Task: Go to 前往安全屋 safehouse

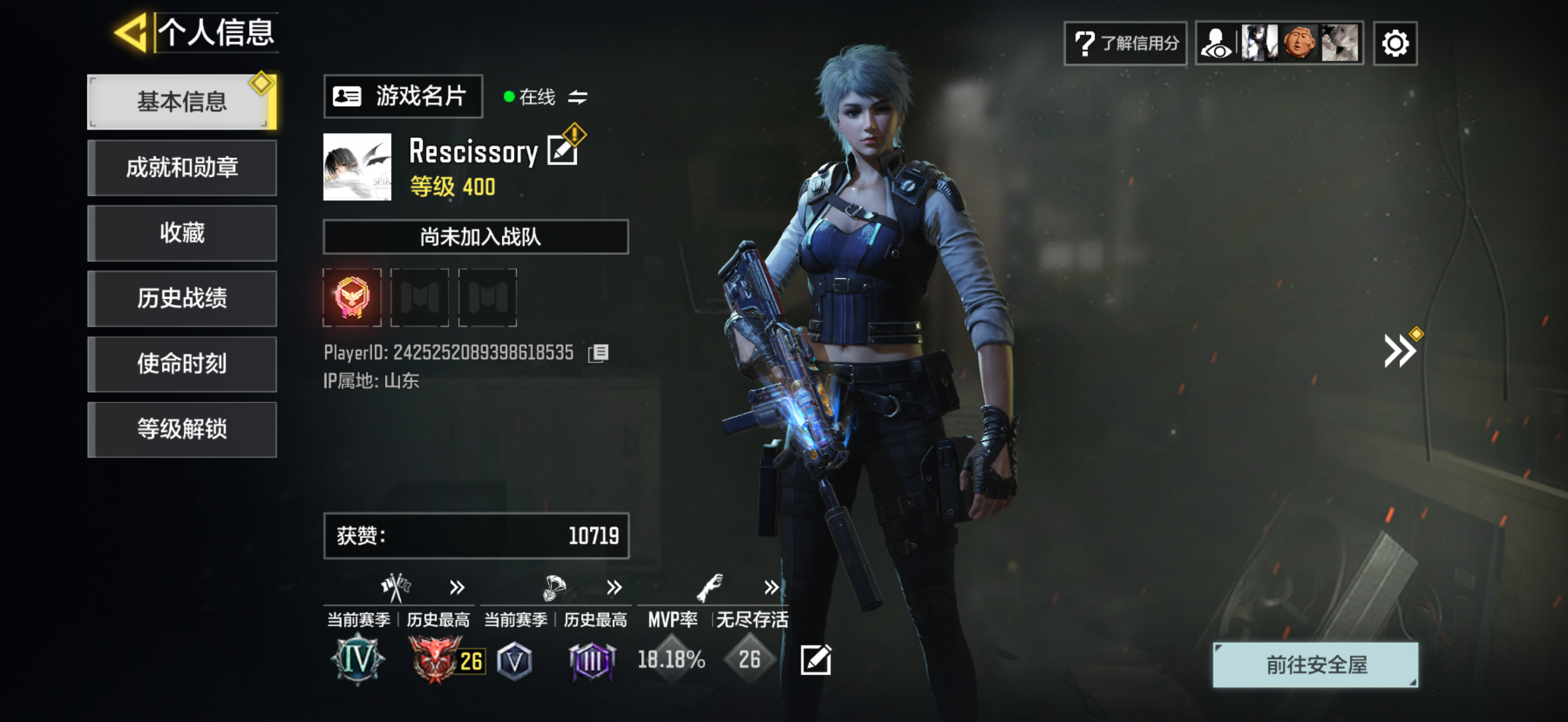Action: tap(1315, 665)
